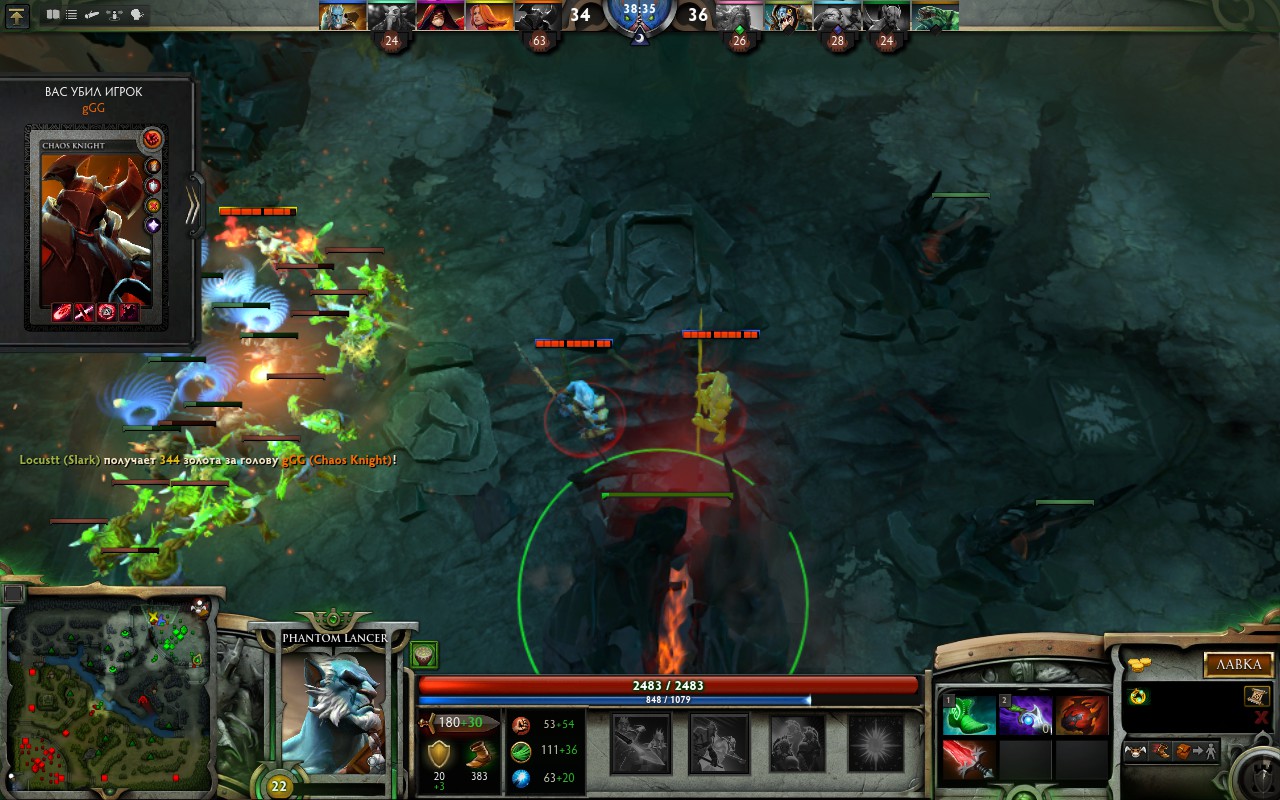1280x800 pixels.
Task: Select the Lina portrait in top bar
Action: coord(488,16)
